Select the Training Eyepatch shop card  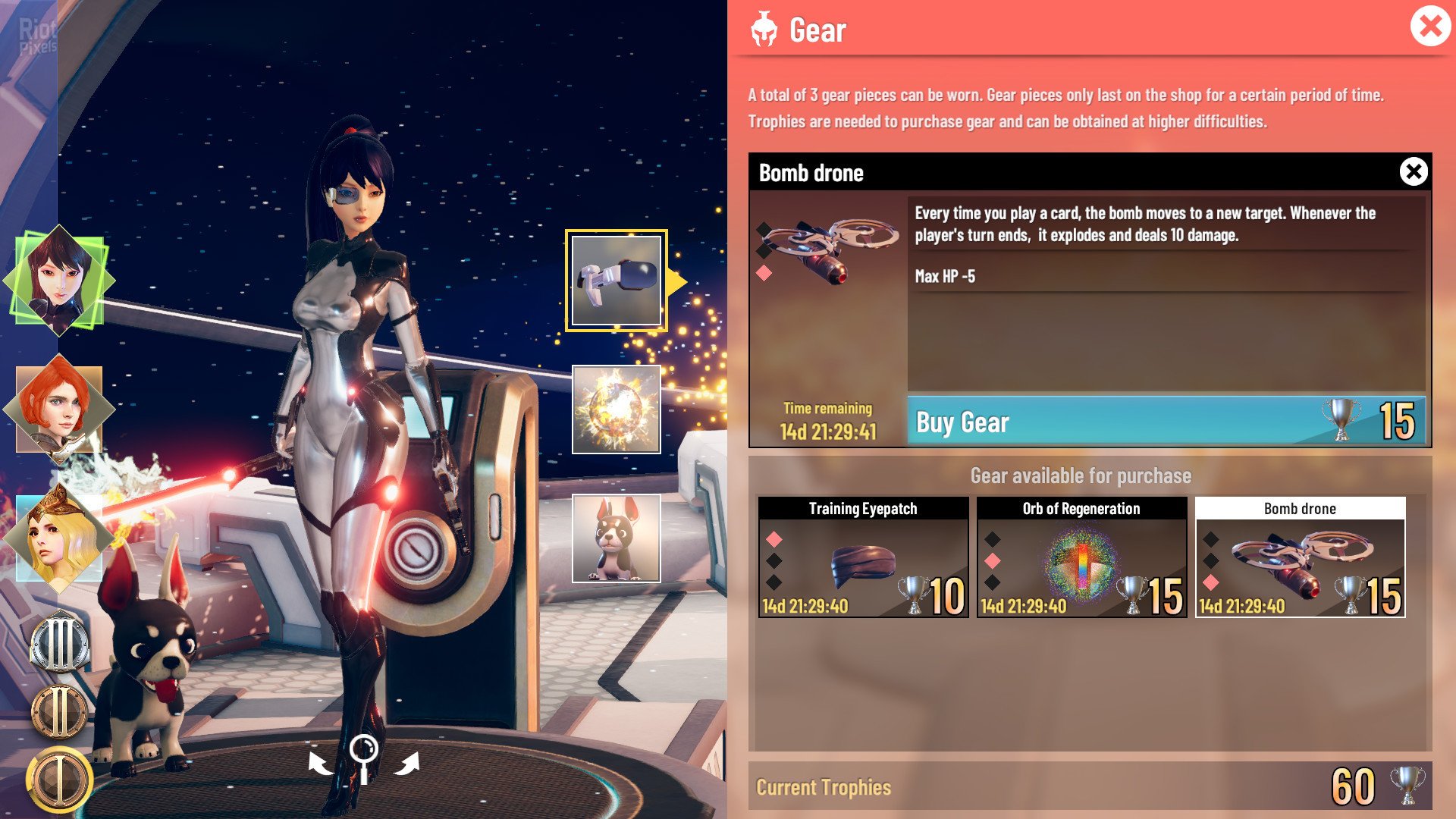pyautogui.click(x=863, y=557)
